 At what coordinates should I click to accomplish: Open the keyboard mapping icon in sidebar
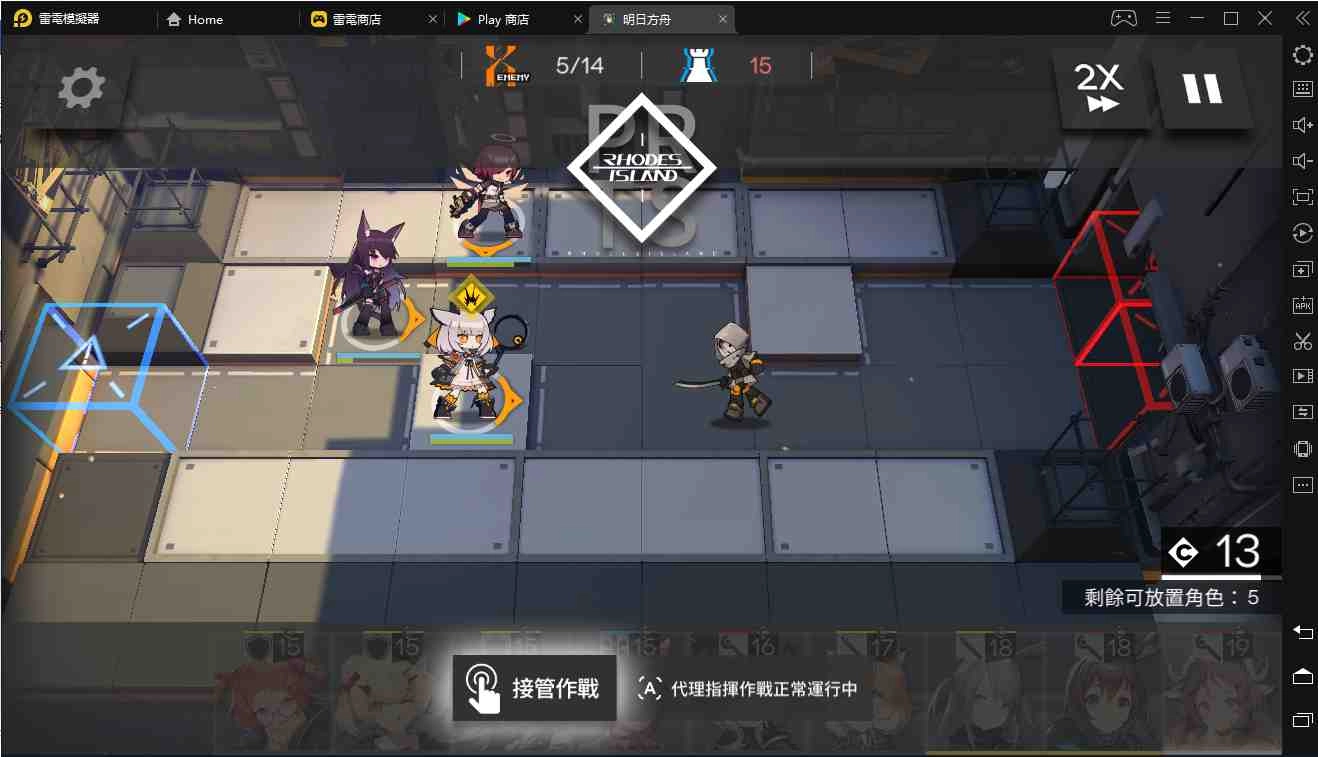[x=1302, y=88]
